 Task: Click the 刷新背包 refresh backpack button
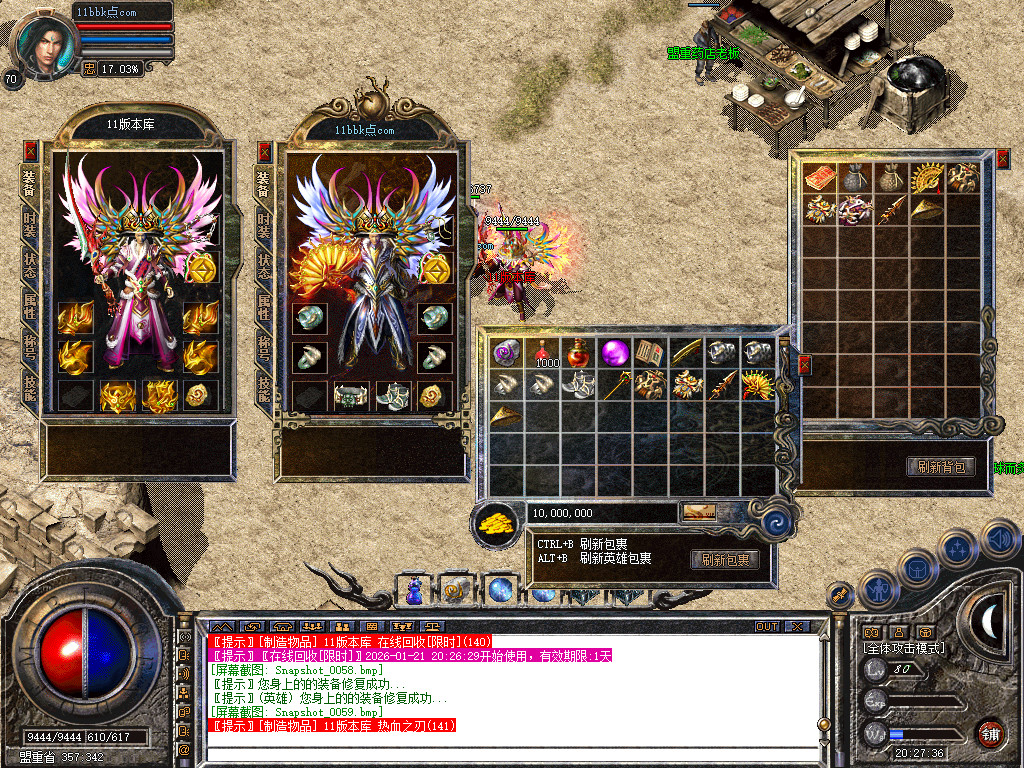[940, 467]
